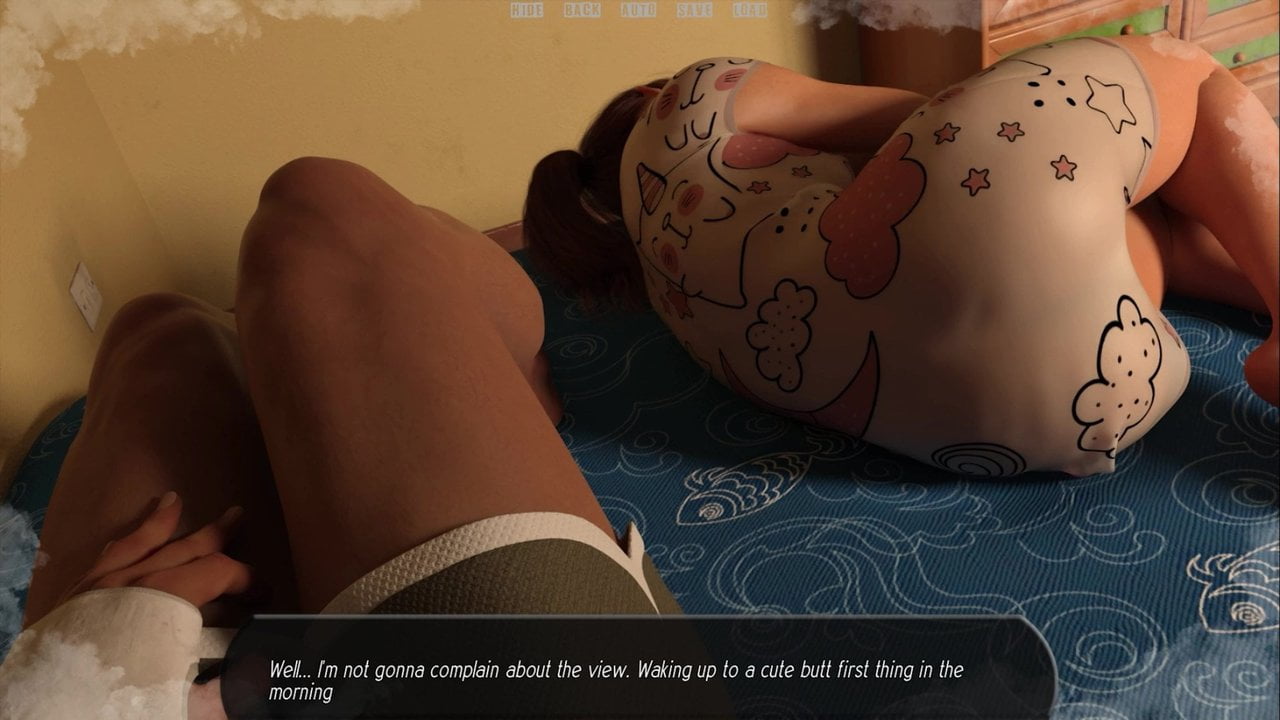This screenshot has height=720, width=1280.
Task: Go back using the BACK button
Action: pyautogui.click(x=582, y=10)
